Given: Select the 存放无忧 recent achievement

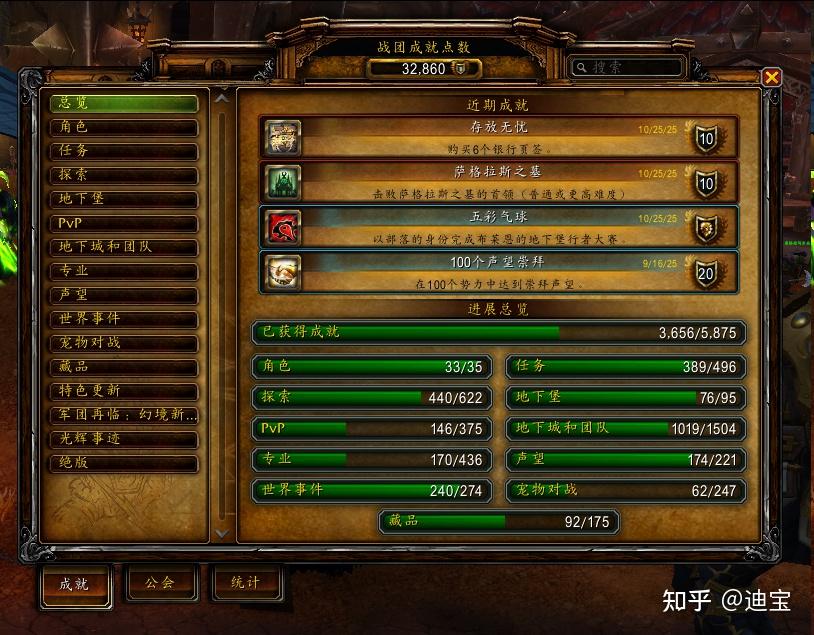Looking at the screenshot, I should click(499, 137).
